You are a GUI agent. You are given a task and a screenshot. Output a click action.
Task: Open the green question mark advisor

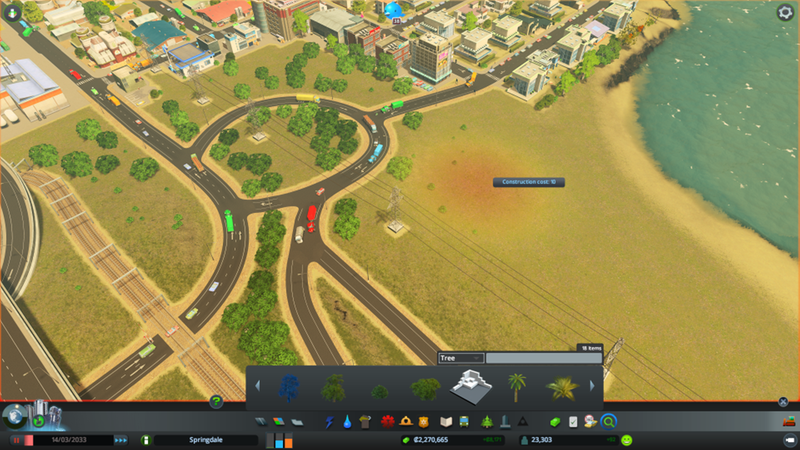click(216, 402)
